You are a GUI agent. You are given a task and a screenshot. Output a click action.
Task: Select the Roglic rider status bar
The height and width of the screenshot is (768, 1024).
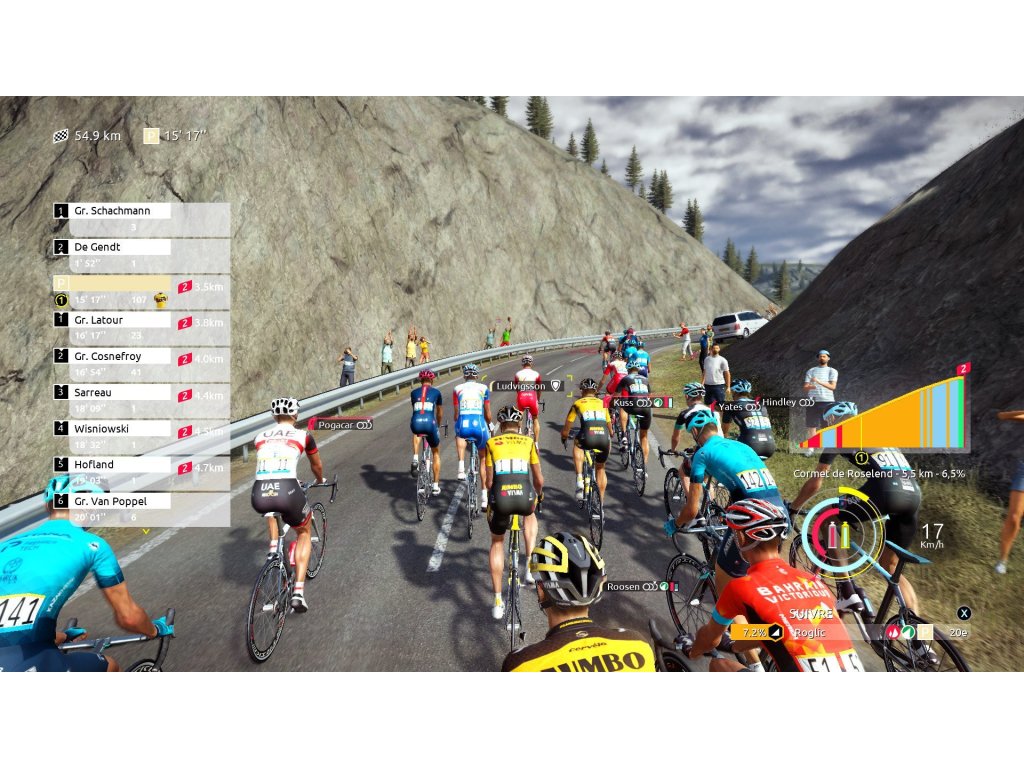(850, 632)
